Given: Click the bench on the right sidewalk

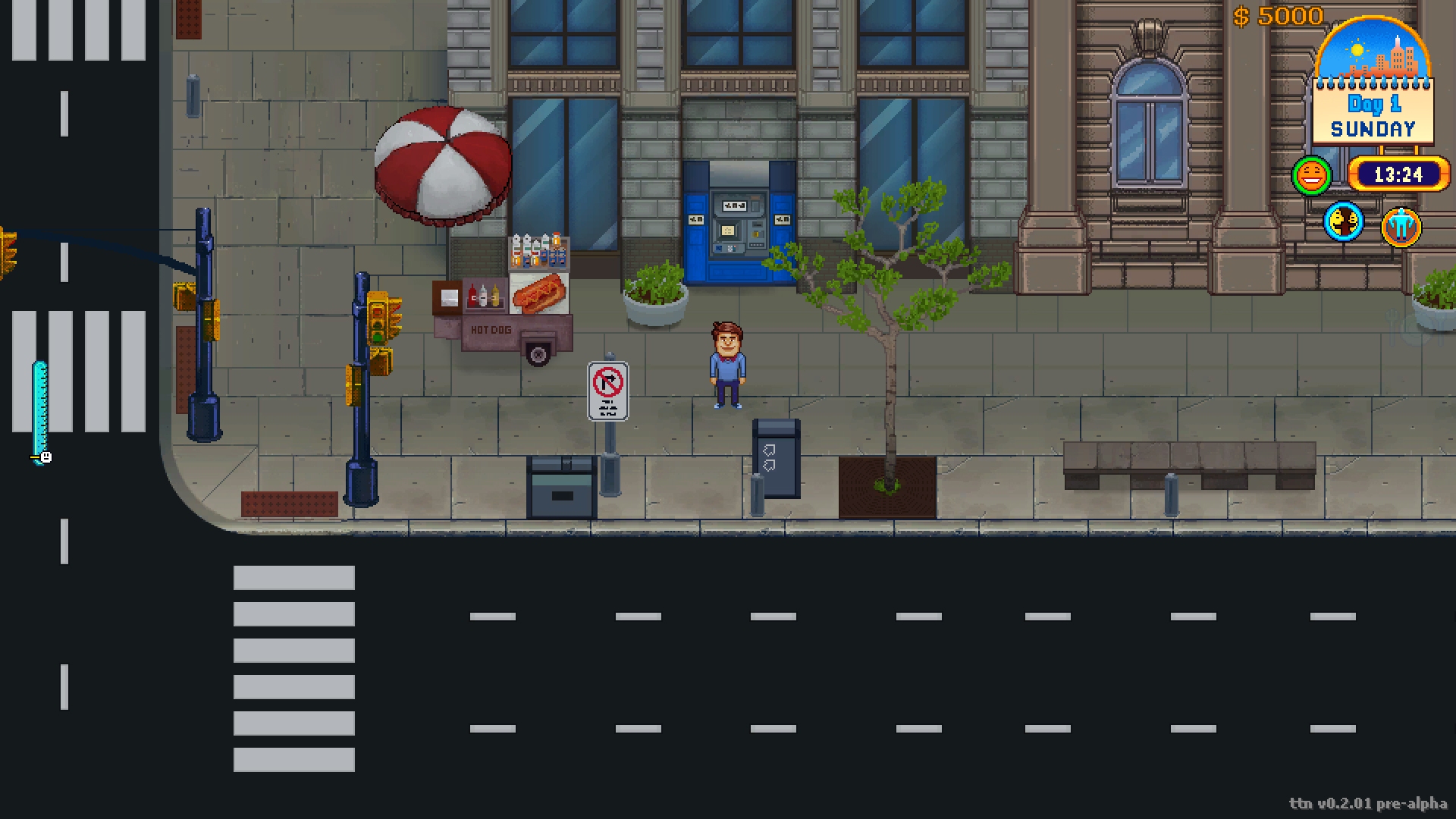Looking at the screenshot, I should click(x=1191, y=466).
